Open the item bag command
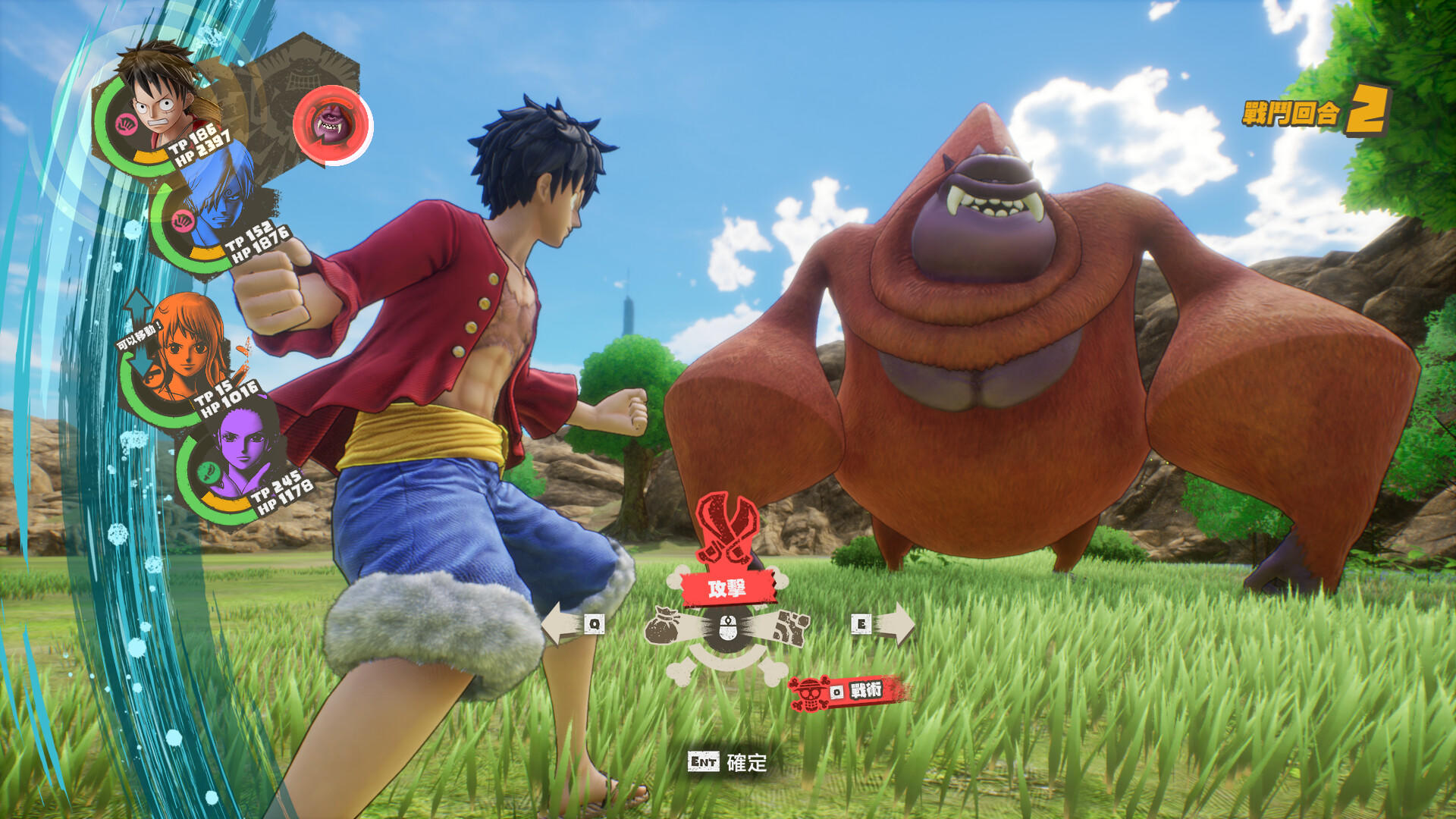The width and height of the screenshot is (1456, 819). click(x=667, y=626)
